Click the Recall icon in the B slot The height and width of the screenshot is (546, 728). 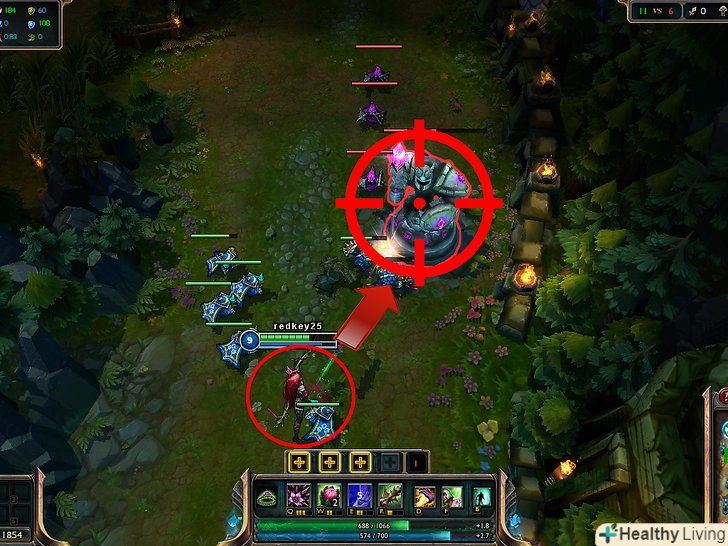(482, 496)
